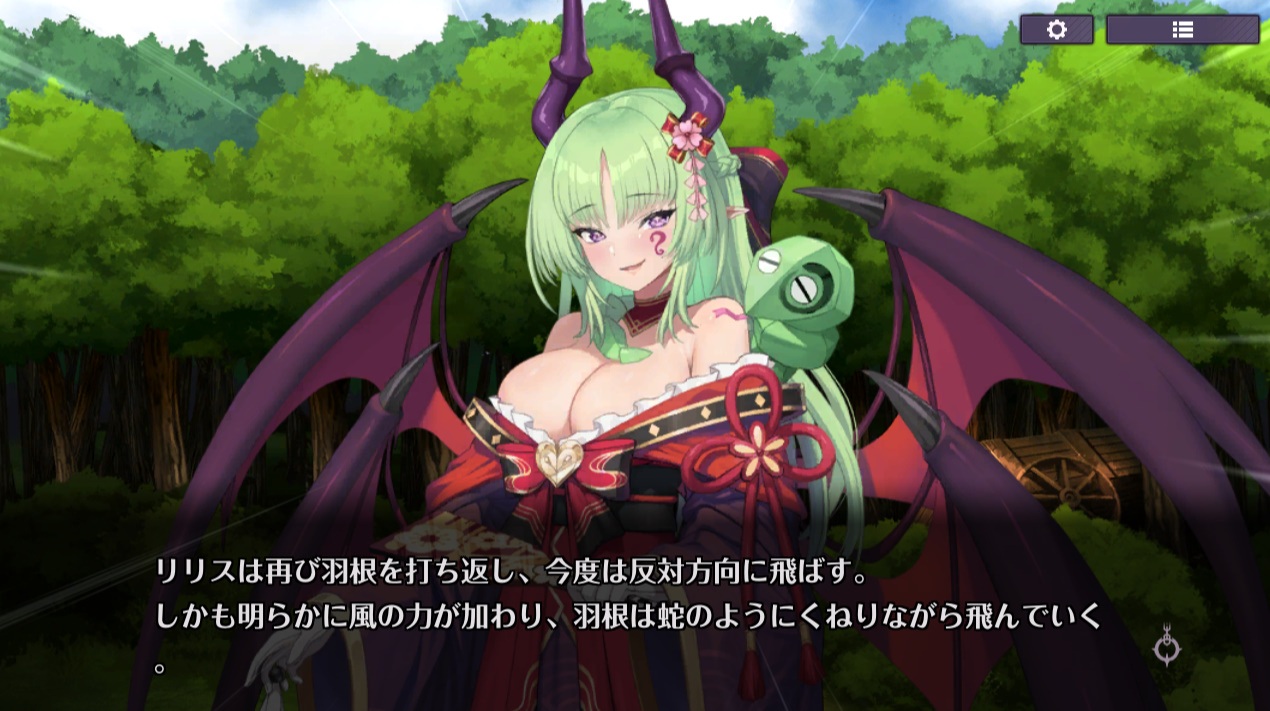Open the gear settings button
Image resolution: width=1270 pixels, height=711 pixels.
tap(1056, 30)
